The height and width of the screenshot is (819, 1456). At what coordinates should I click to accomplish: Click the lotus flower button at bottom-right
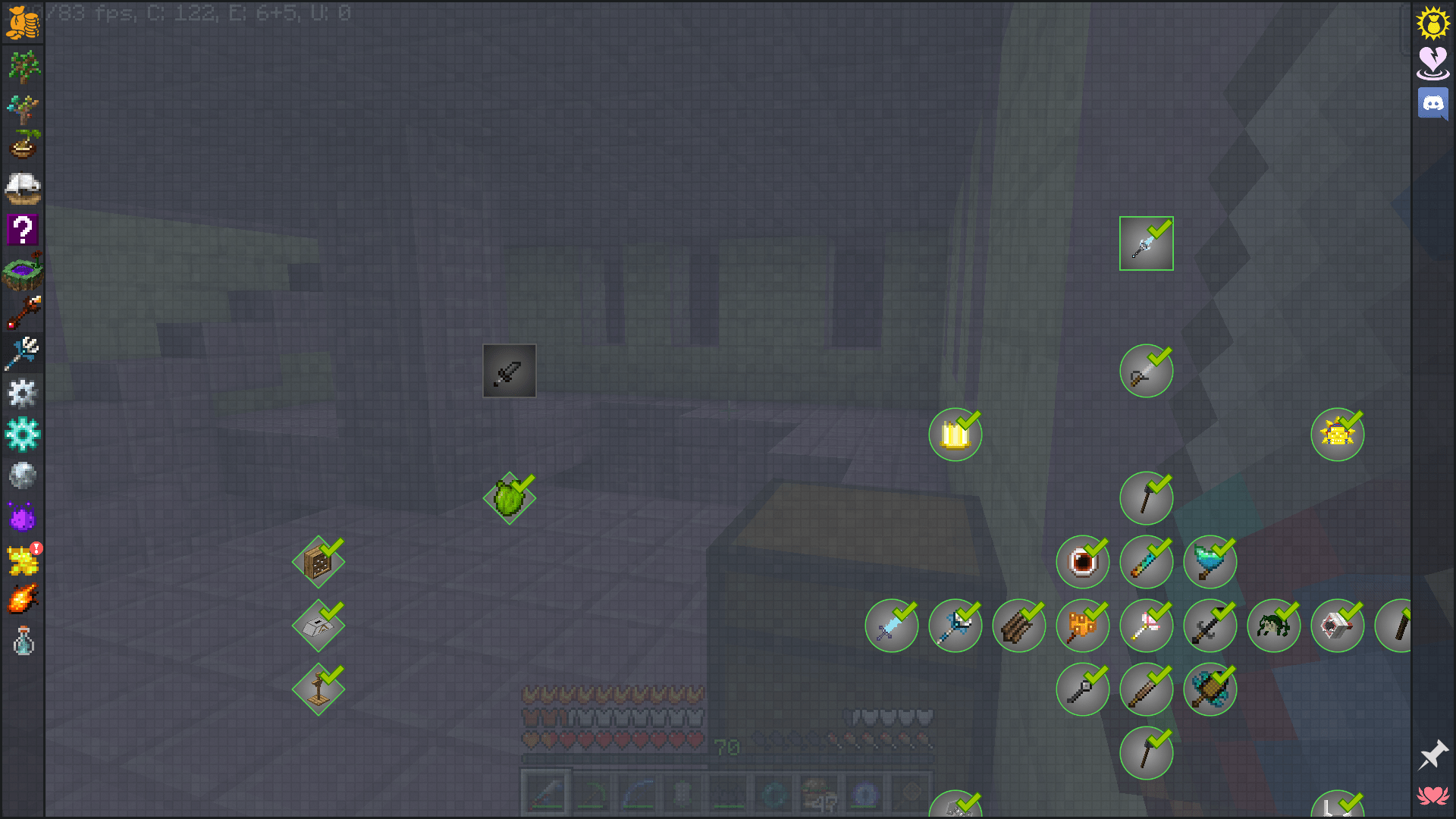click(x=1432, y=796)
